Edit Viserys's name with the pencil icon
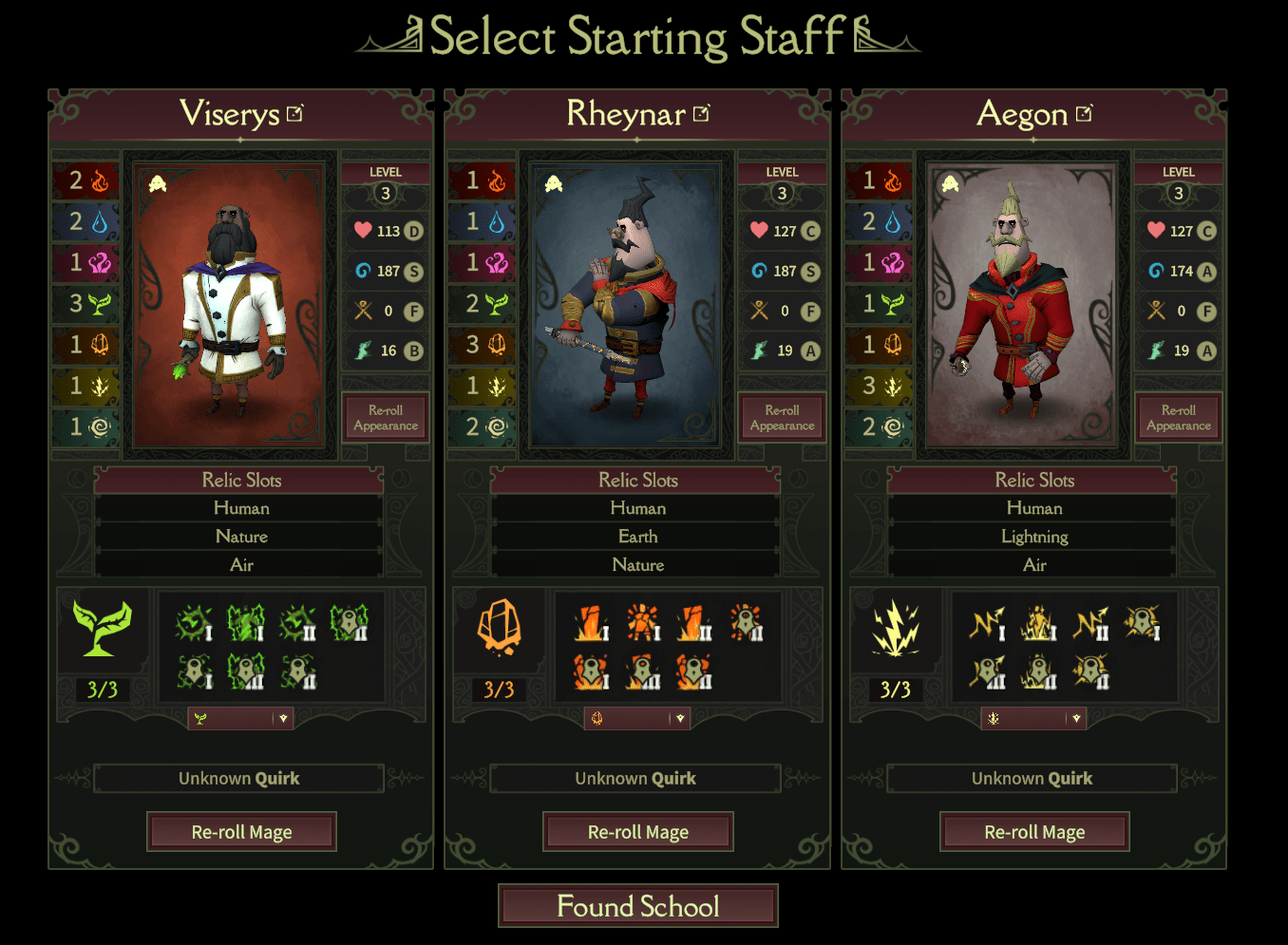Image resolution: width=1288 pixels, height=945 pixels. [x=295, y=114]
